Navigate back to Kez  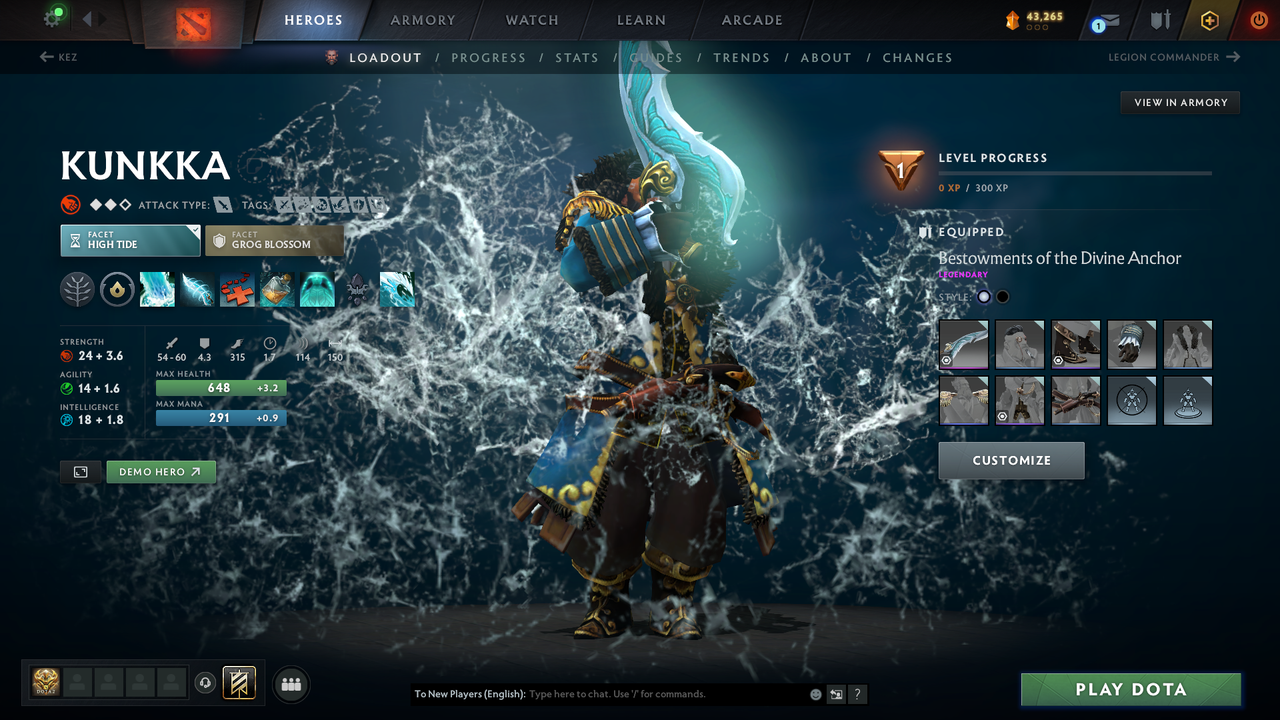tap(60, 57)
